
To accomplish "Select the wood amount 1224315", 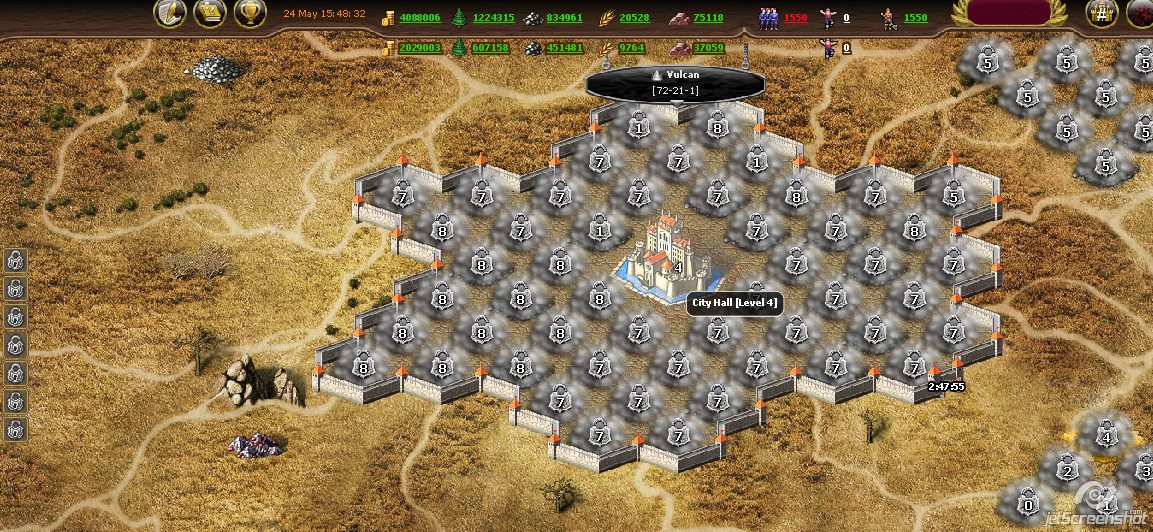I will coord(494,18).
